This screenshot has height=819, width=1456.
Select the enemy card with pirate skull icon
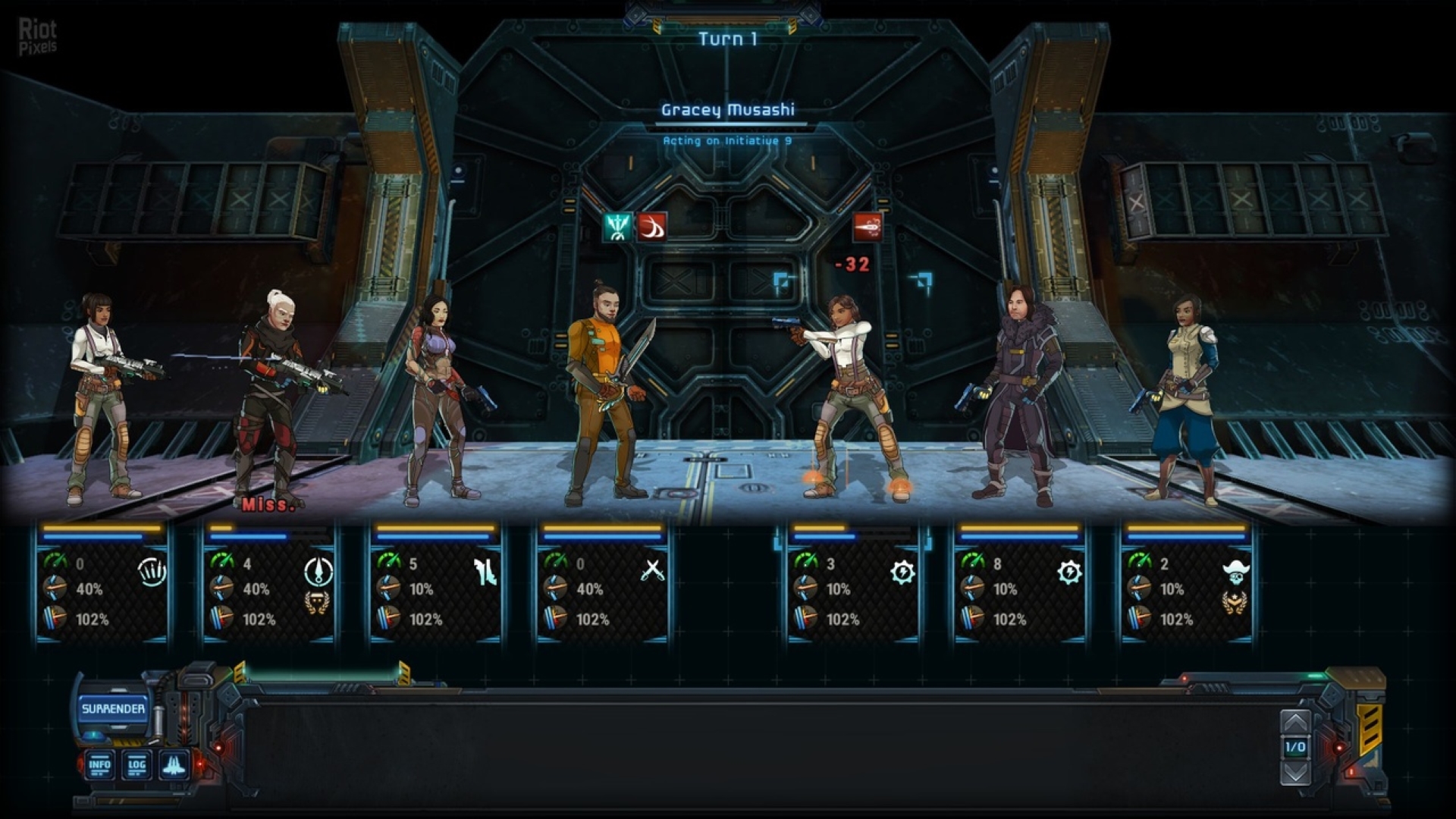click(x=1187, y=584)
